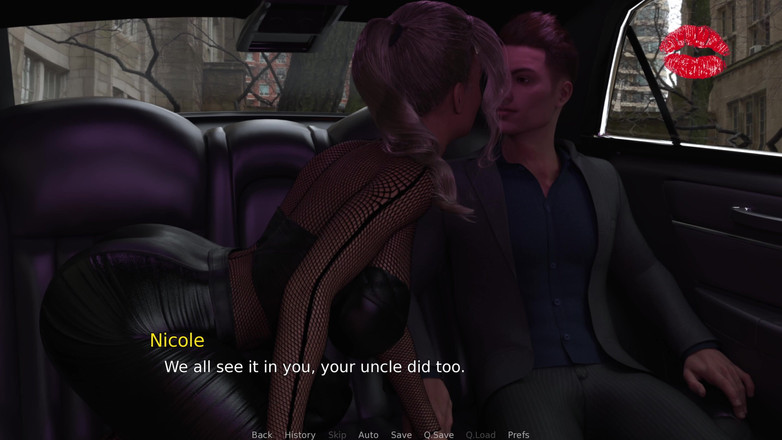This screenshot has height=440, width=782.
Task: Open the Prefs settings screen
Action: coord(518,435)
